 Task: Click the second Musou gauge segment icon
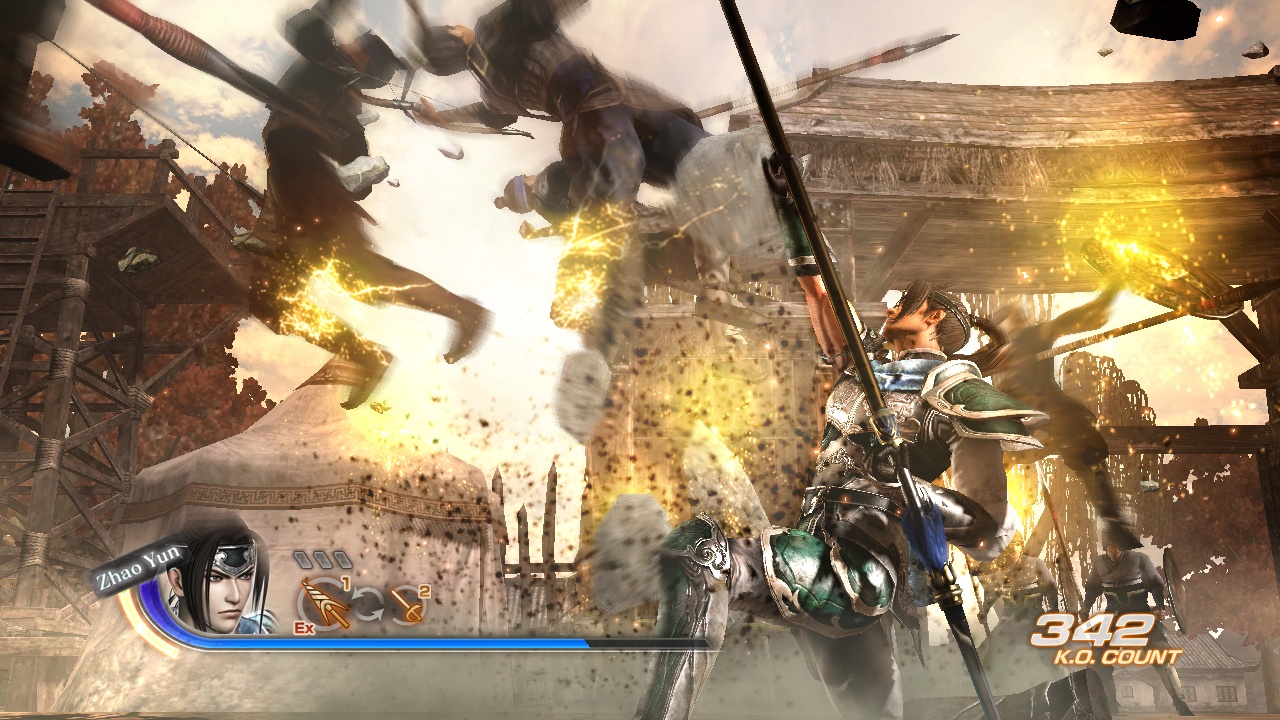tap(322, 558)
